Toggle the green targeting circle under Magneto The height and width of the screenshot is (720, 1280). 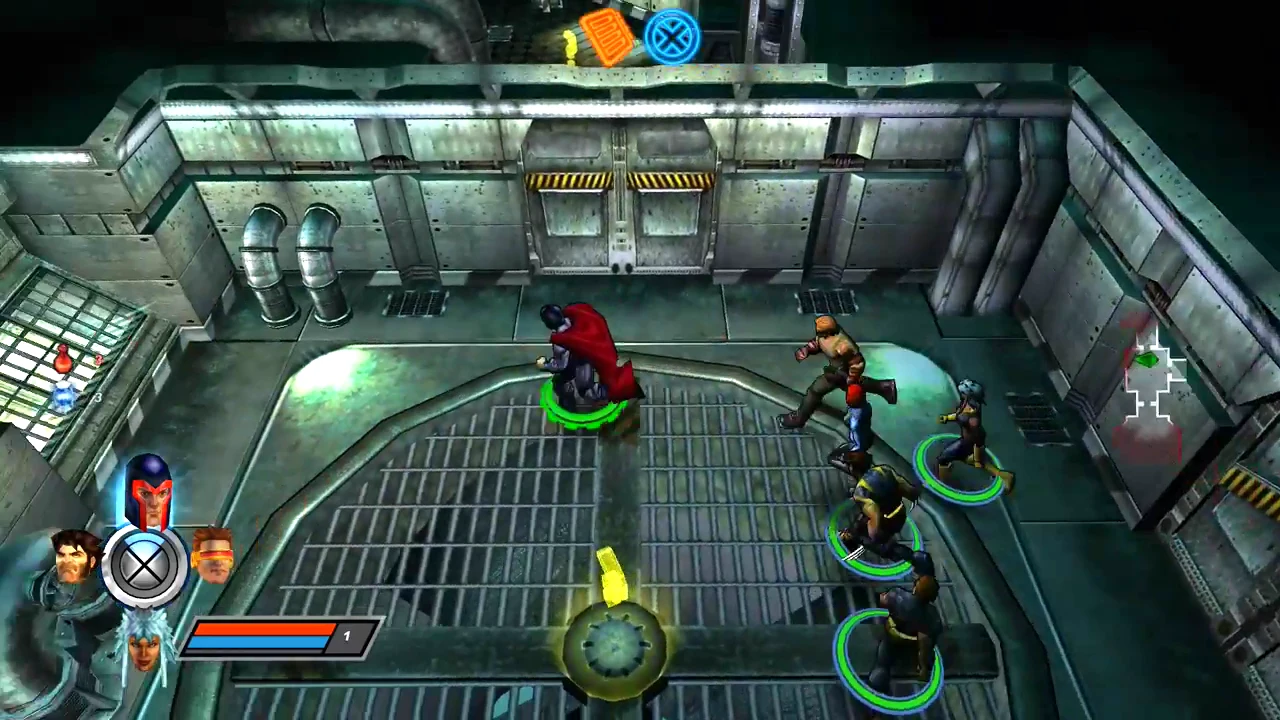pyautogui.click(x=585, y=405)
